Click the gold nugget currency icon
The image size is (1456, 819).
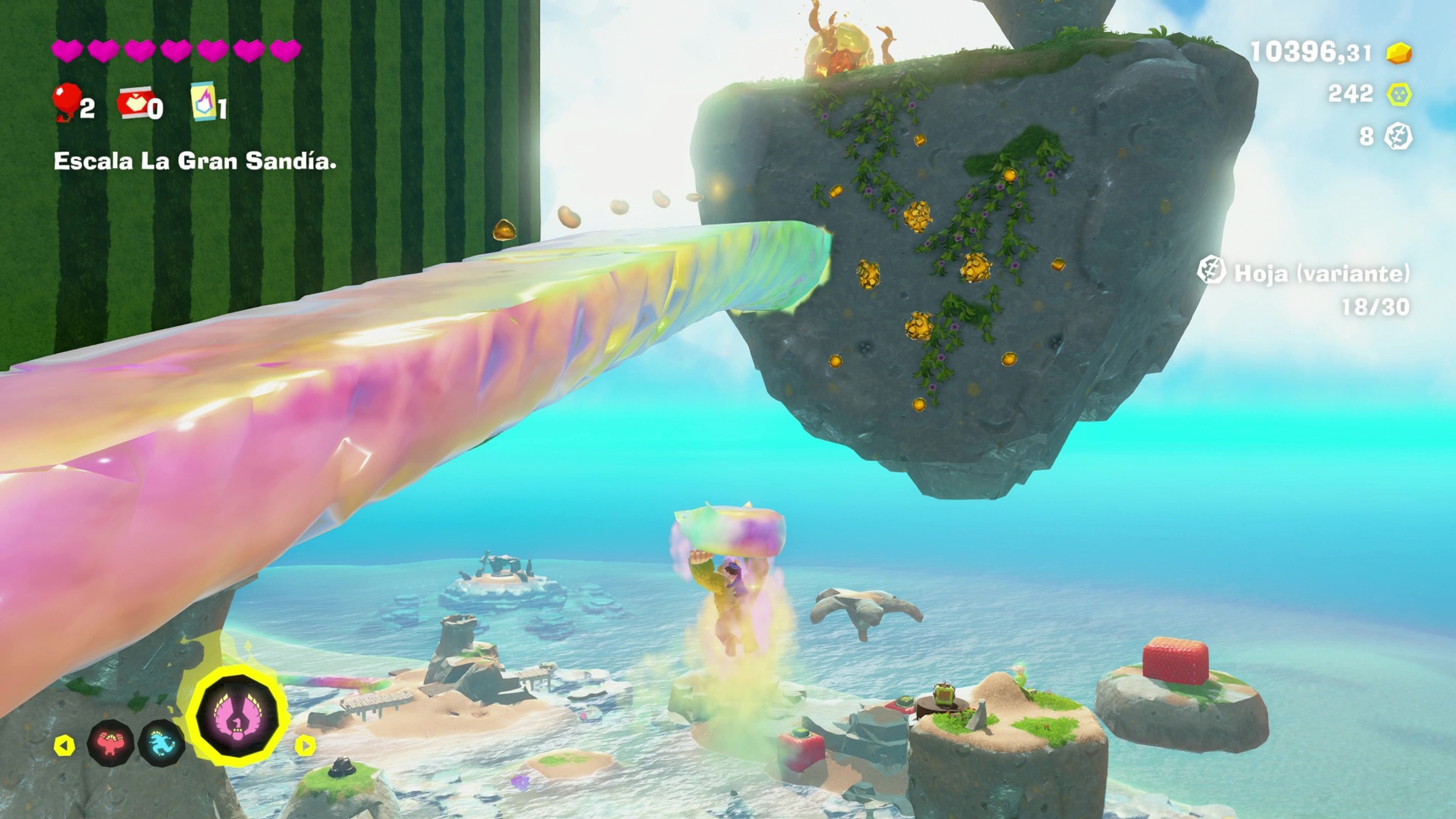click(x=1399, y=53)
